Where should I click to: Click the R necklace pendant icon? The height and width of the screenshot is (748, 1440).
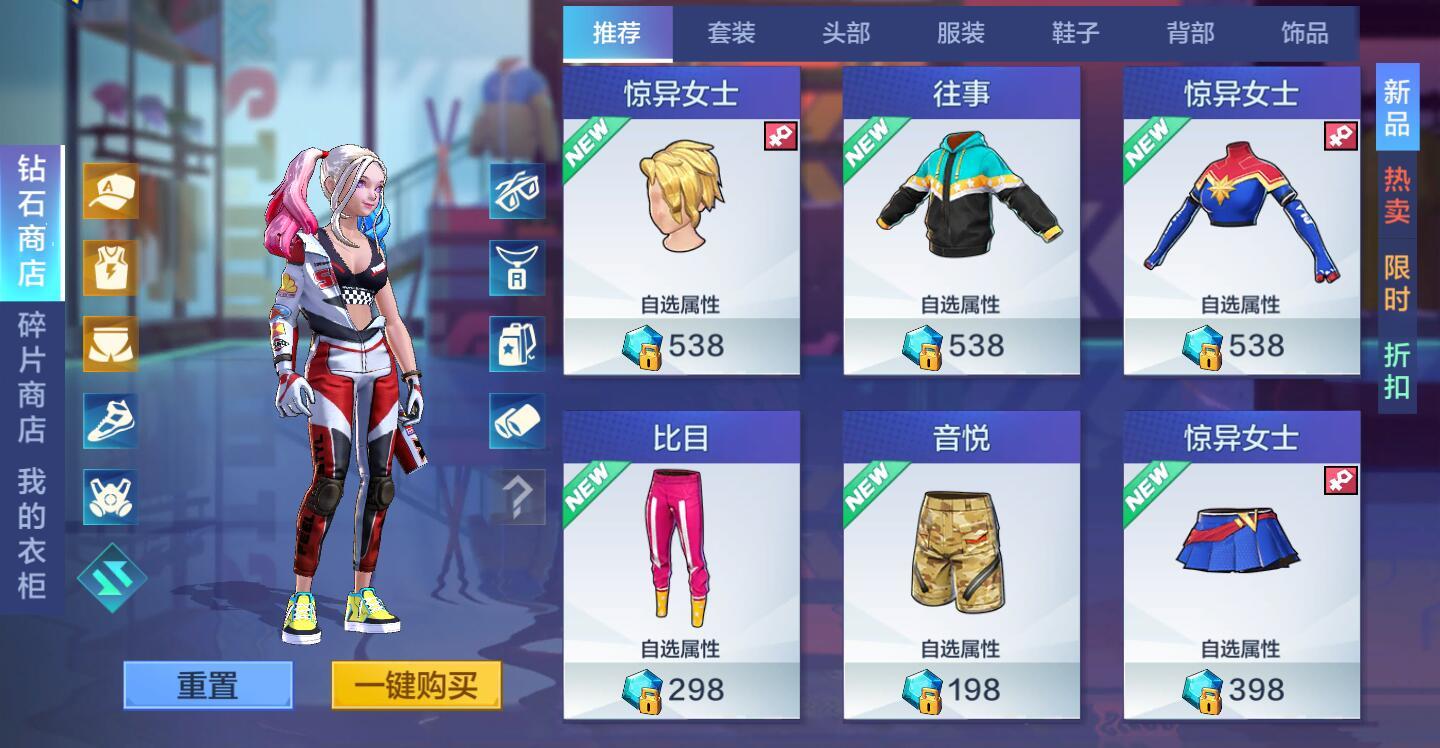pos(516,267)
